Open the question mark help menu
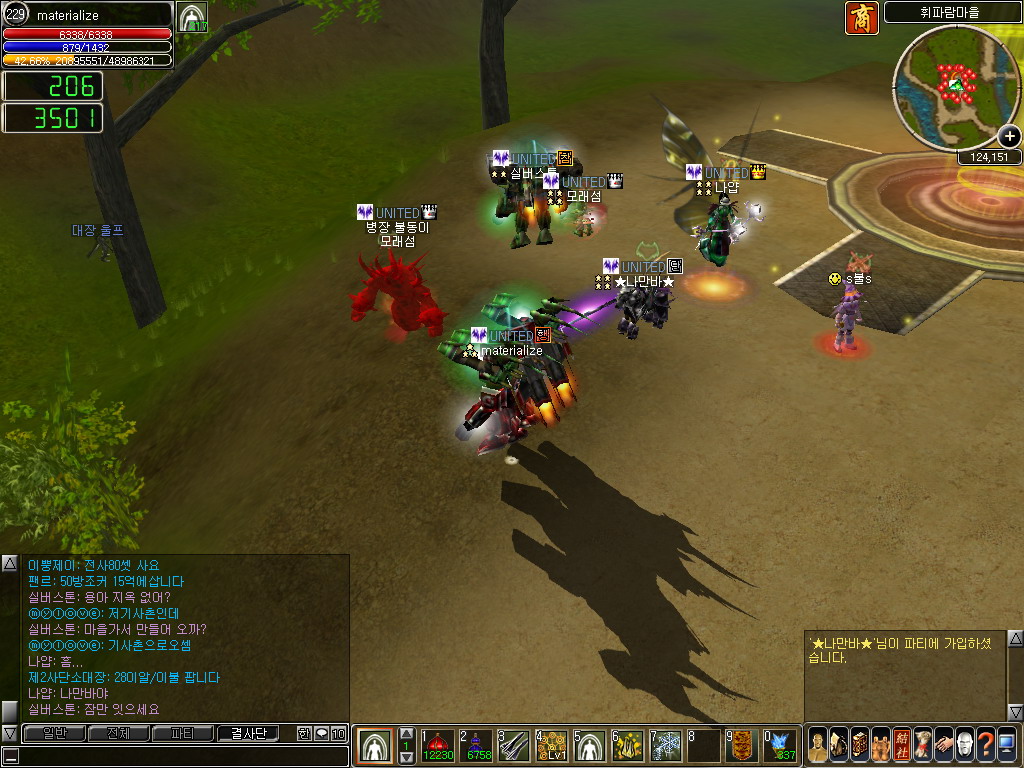Screen dimensions: 1024x768 point(985,744)
